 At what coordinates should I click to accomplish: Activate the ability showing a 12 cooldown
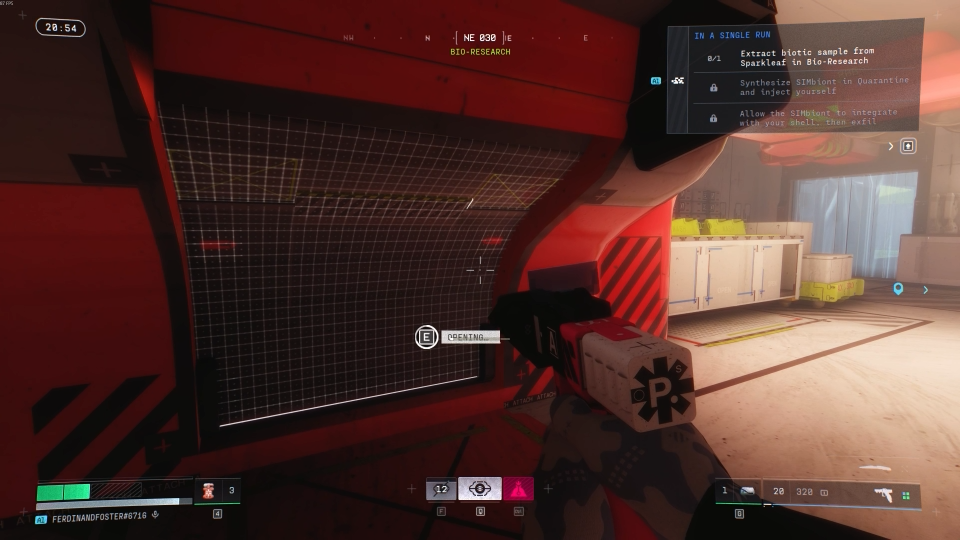441,489
